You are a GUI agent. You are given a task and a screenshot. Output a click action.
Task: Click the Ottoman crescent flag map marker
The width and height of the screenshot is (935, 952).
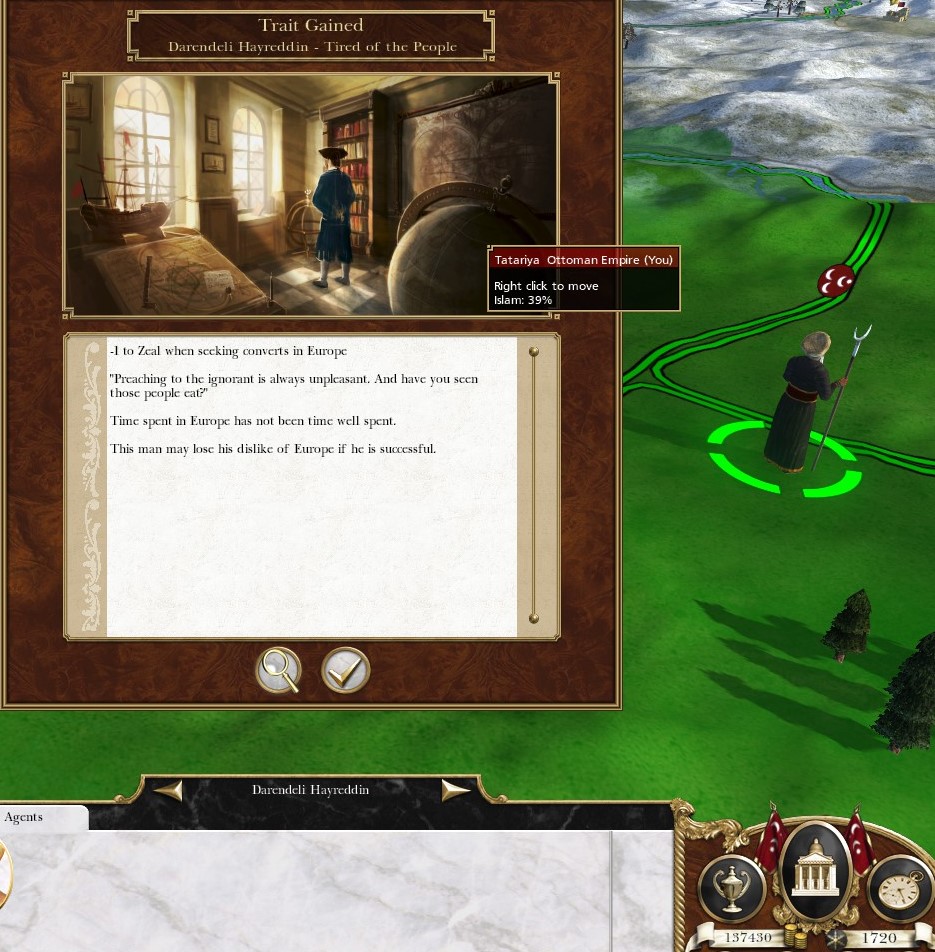point(836,282)
